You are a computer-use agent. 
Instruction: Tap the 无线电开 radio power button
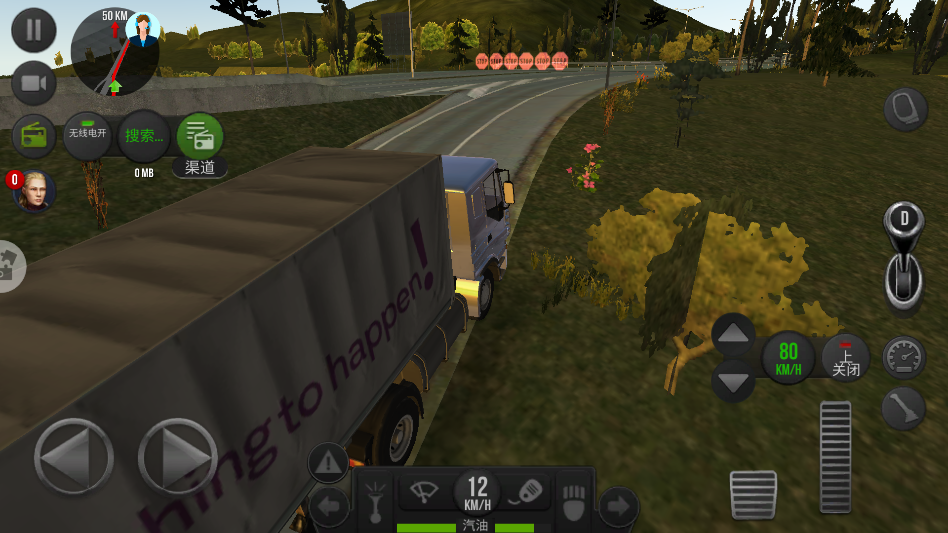coord(87,135)
